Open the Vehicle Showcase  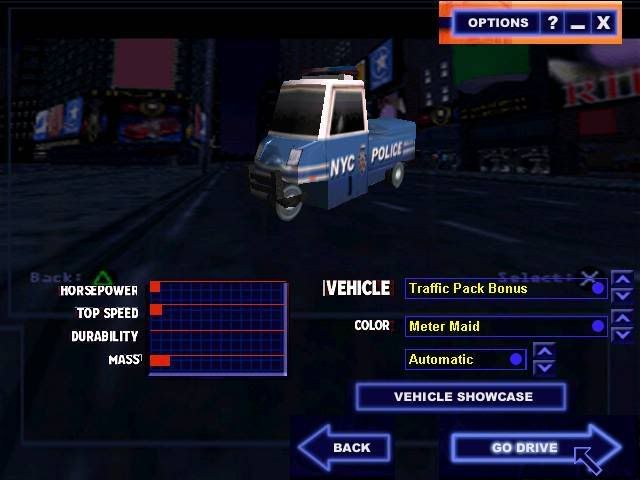pos(461,397)
